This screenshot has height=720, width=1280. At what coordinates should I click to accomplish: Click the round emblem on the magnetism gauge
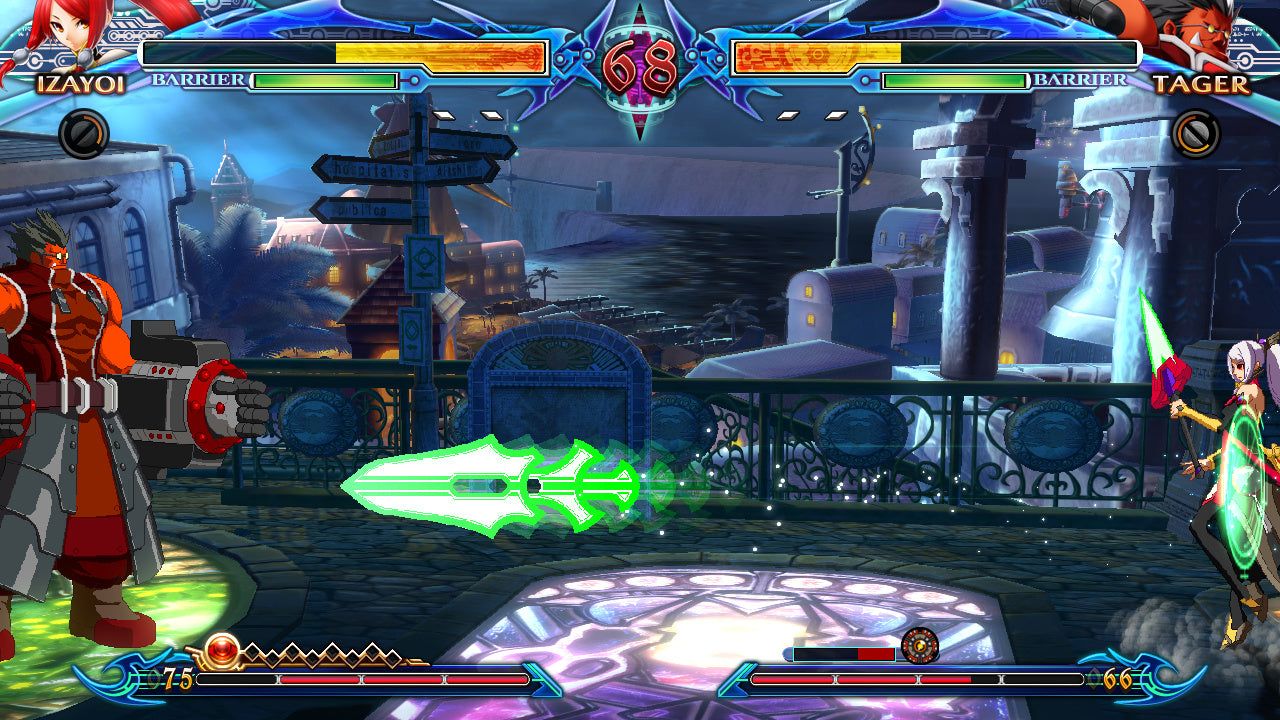click(919, 646)
